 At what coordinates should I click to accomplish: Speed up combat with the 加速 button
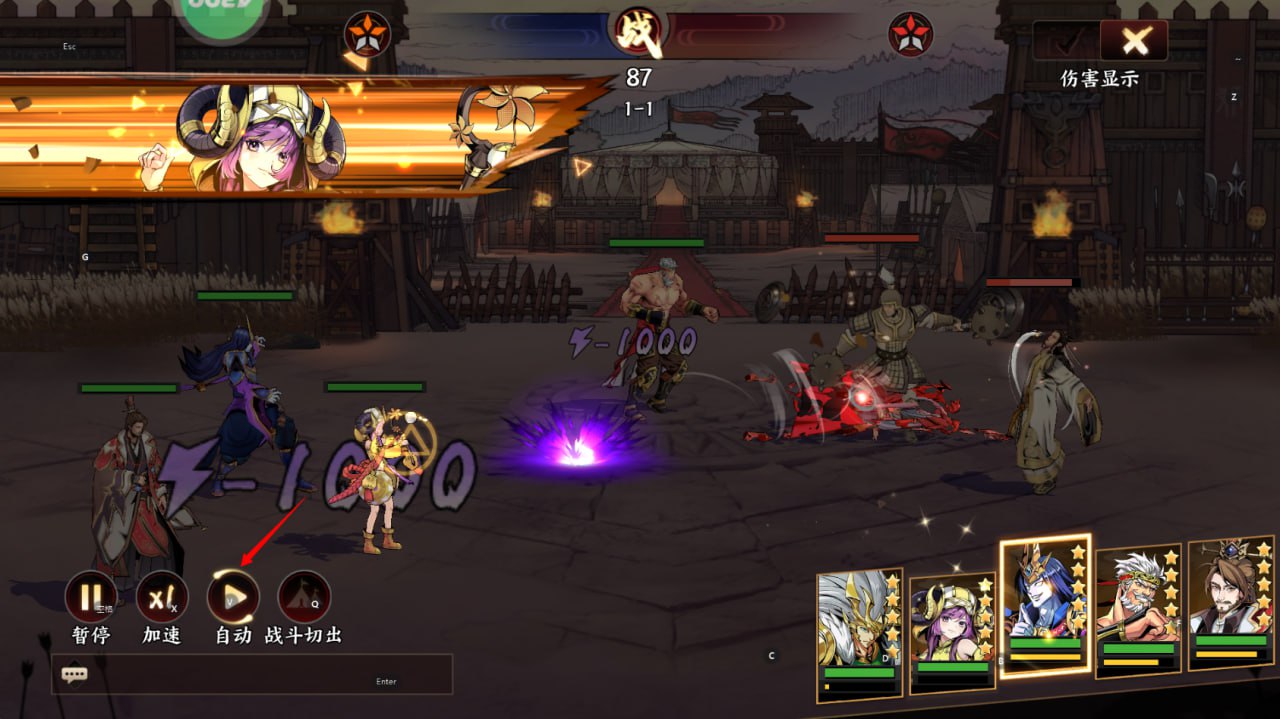point(162,597)
